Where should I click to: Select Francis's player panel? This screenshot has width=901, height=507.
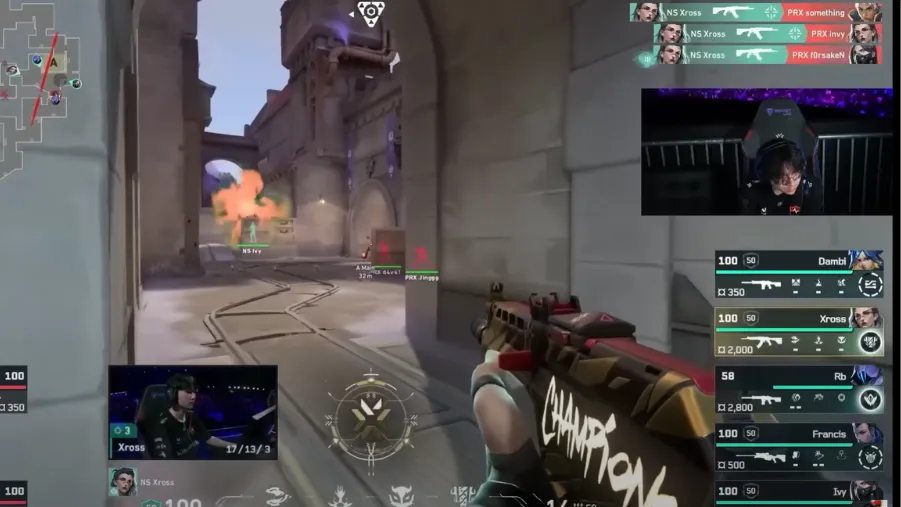[798, 446]
